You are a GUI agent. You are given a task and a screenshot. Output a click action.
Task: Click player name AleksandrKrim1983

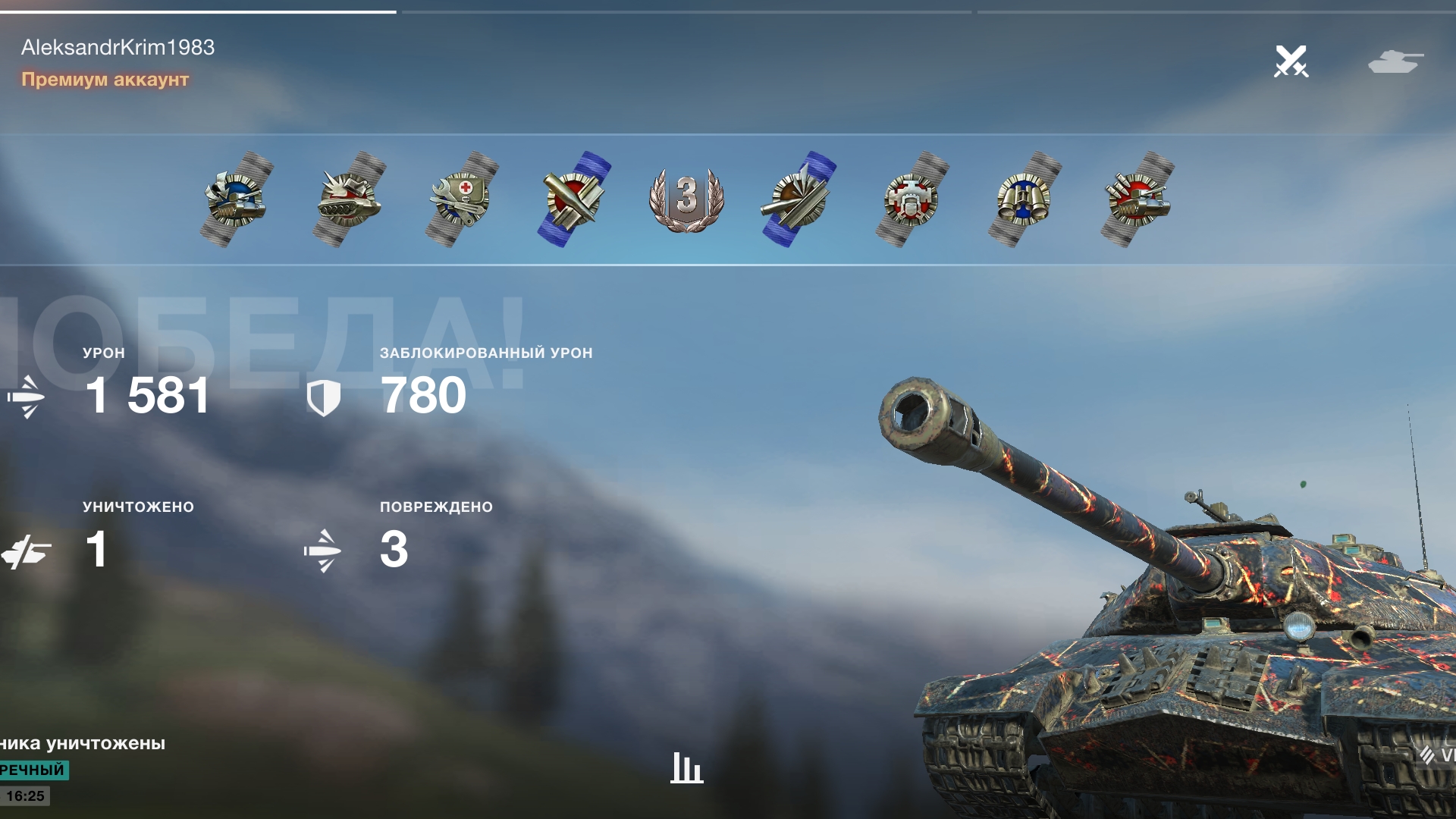[x=118, y=47]
